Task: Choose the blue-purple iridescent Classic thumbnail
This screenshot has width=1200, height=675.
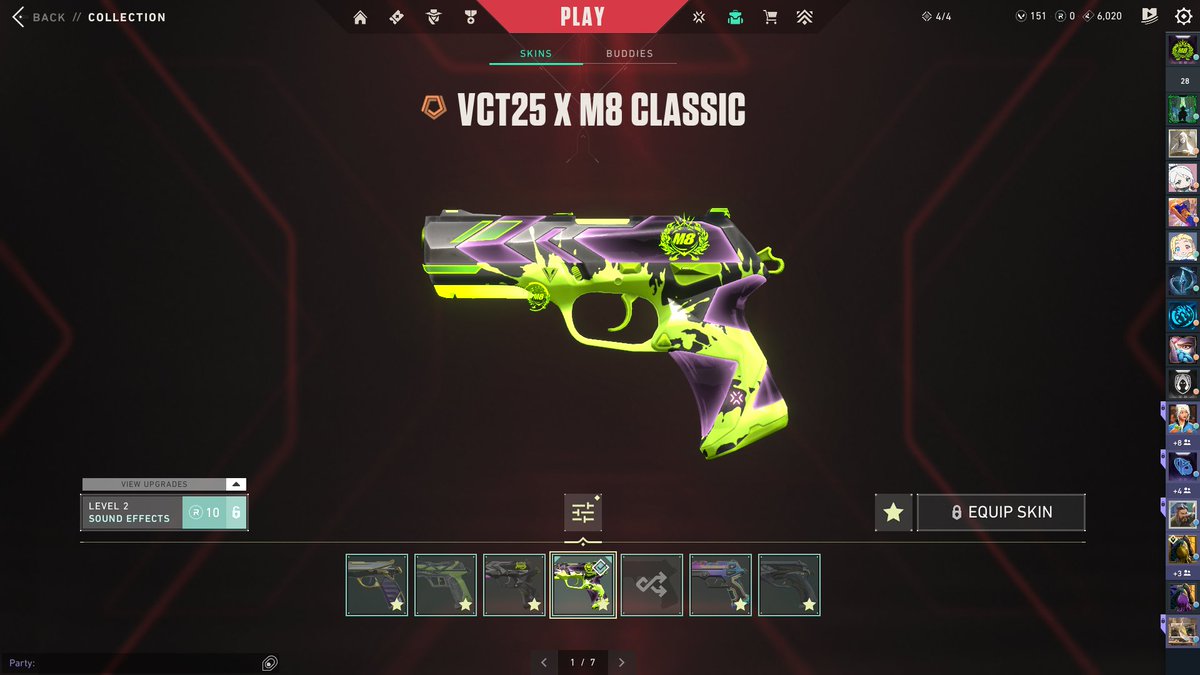Action: (720, 584)
